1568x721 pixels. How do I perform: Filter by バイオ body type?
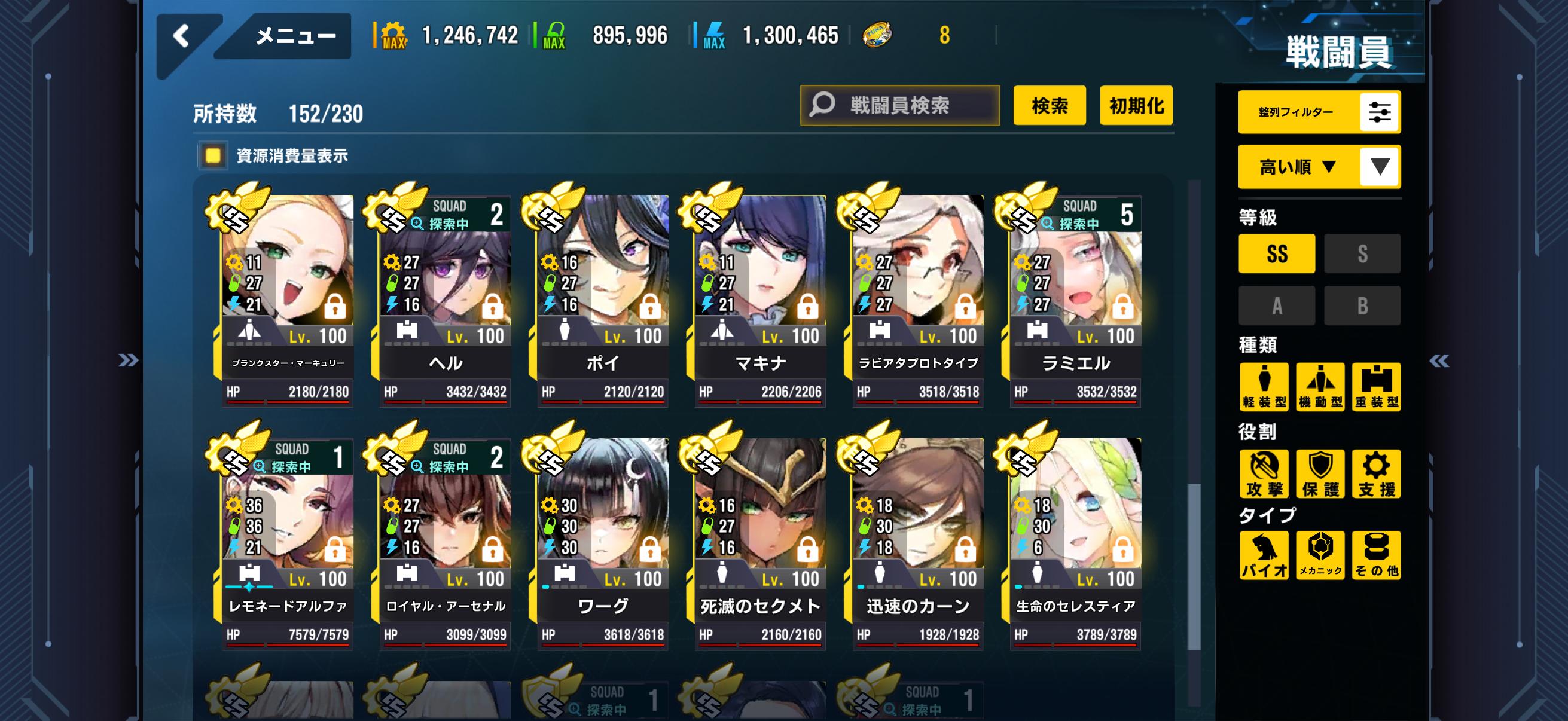[x=1264, y=555]
